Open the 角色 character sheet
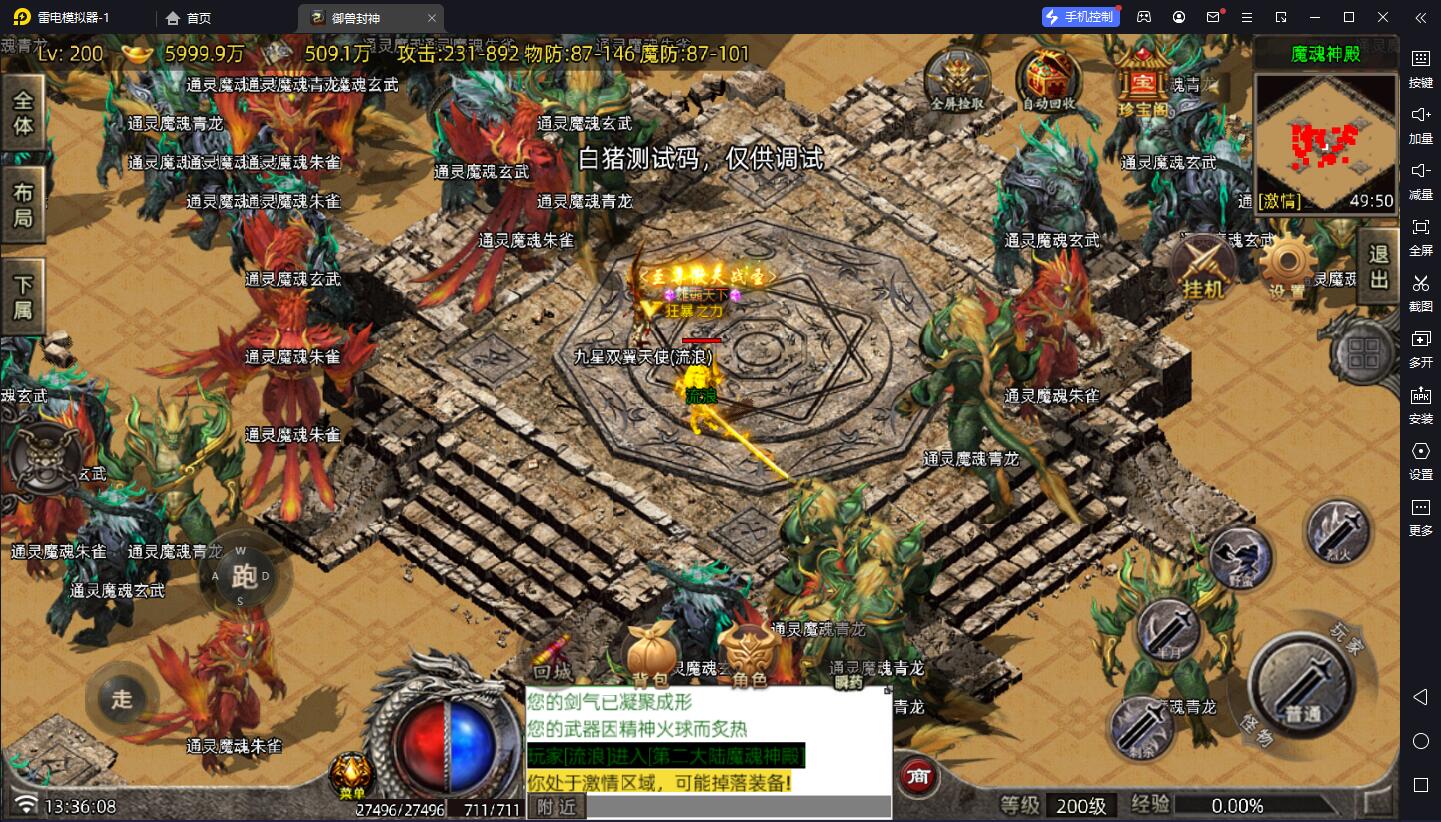 [x=750, y=655]
